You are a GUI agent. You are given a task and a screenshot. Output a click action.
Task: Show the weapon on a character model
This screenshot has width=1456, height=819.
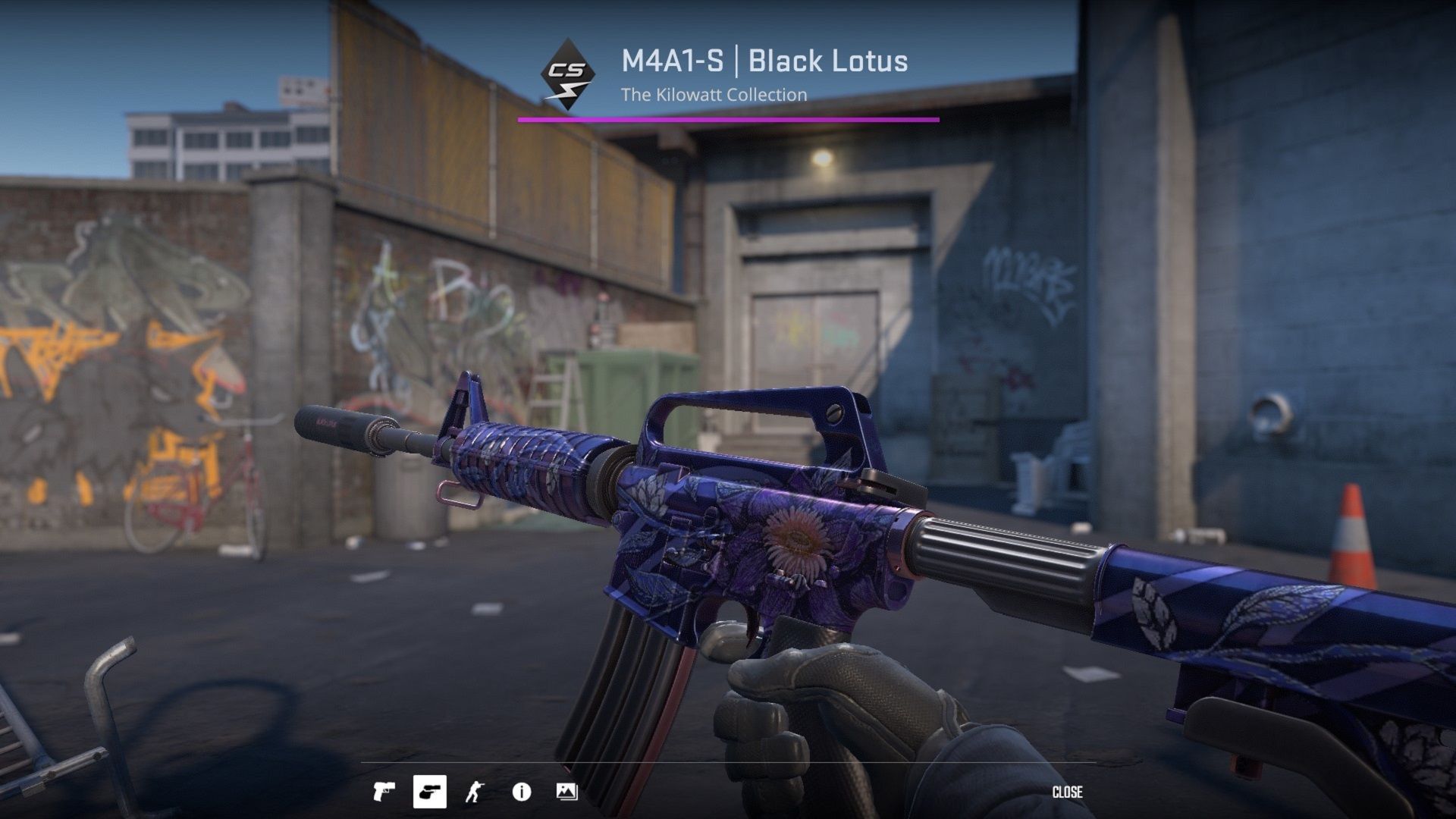point(475,792)
